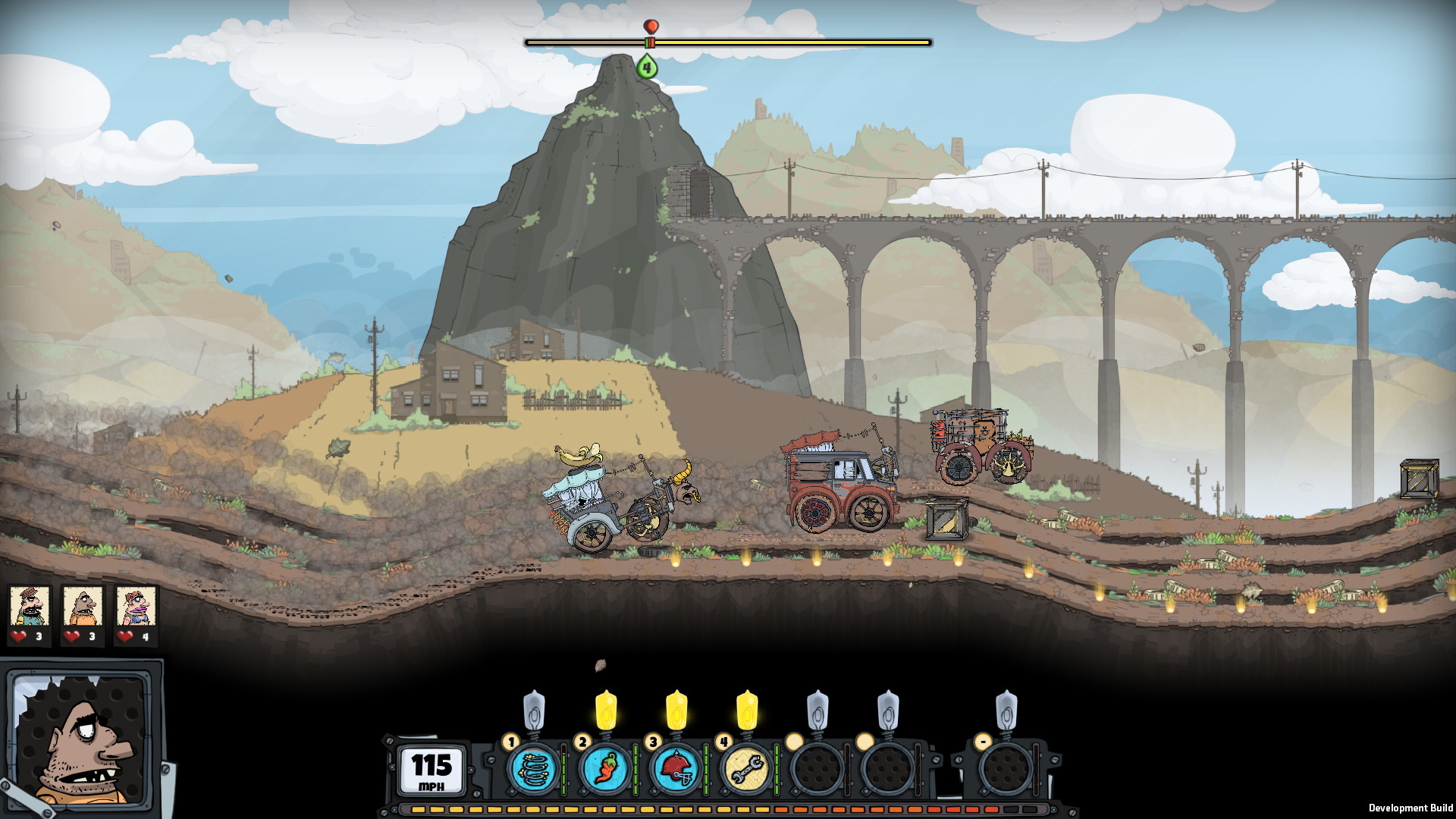Screen dimensions: 1456x819
Task: Click the red balloon marker atop the progress bar
Action: point(650,25)
